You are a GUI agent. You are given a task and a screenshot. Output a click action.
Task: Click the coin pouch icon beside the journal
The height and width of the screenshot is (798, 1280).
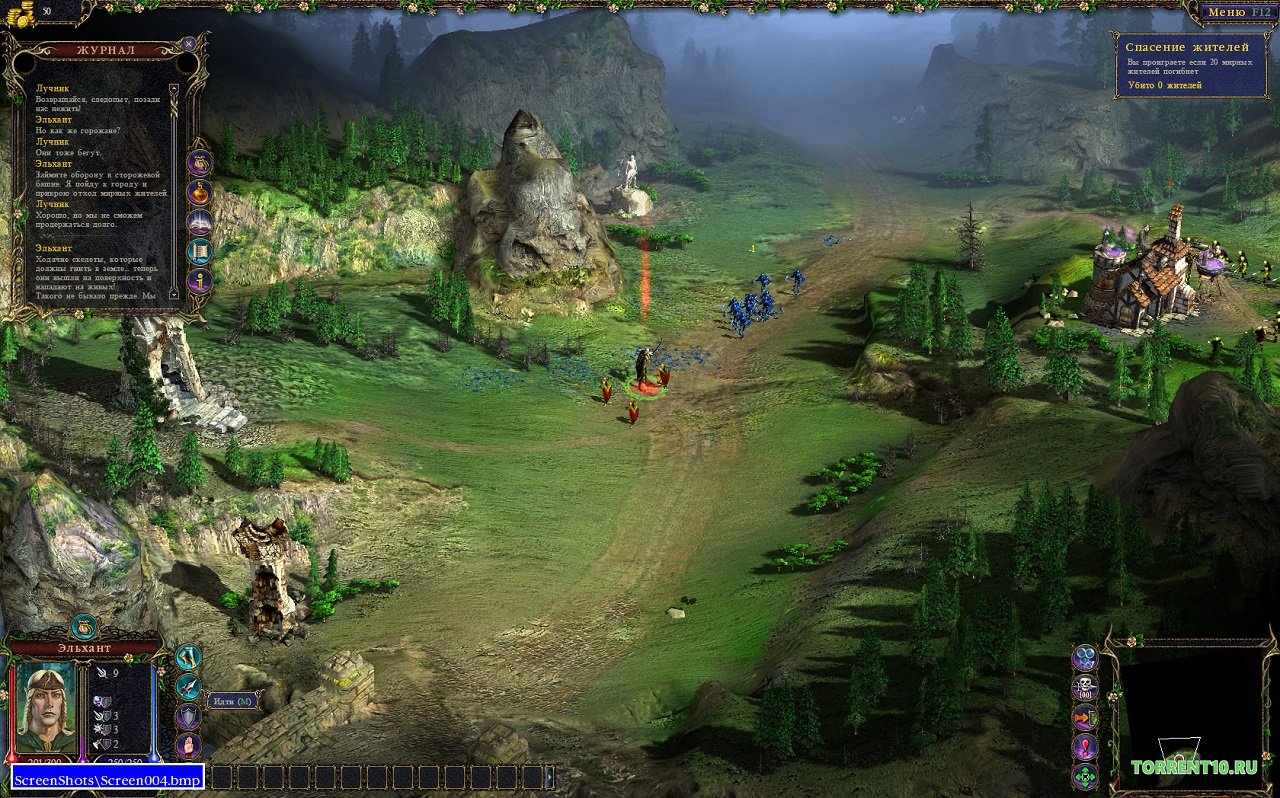(200, 163)
